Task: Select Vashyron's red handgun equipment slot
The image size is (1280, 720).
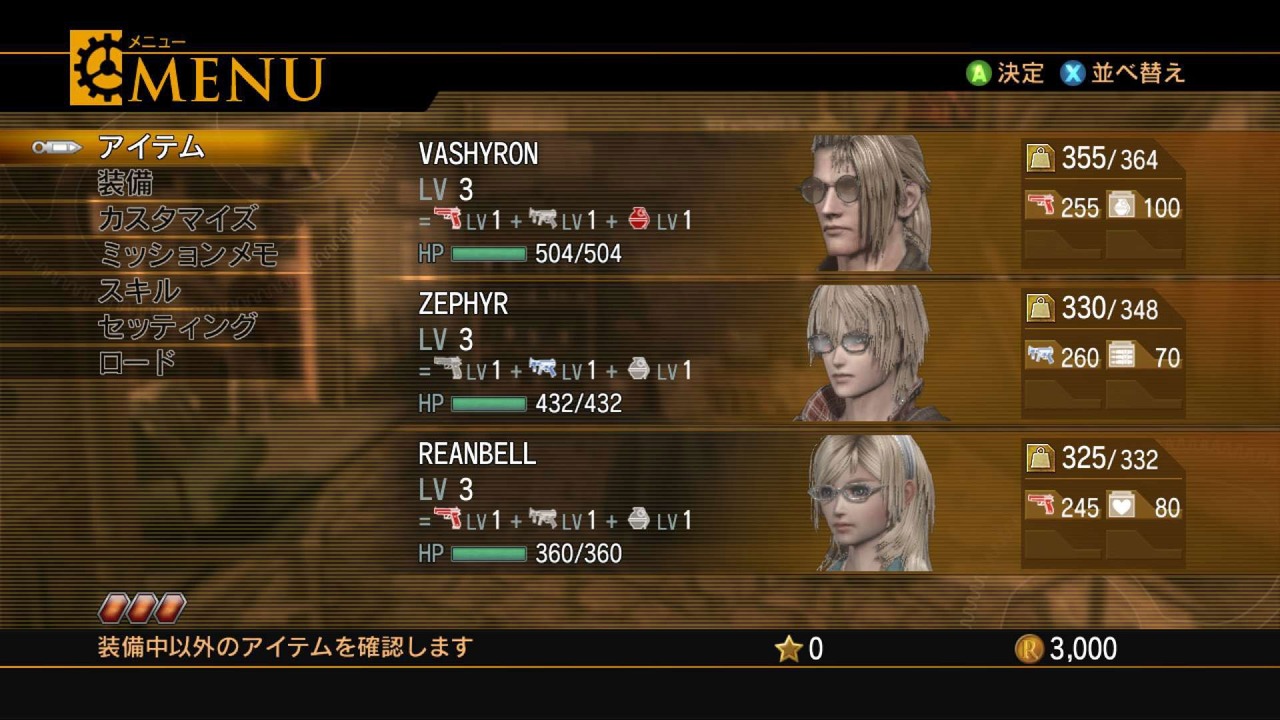Action: click(1063, 207)
